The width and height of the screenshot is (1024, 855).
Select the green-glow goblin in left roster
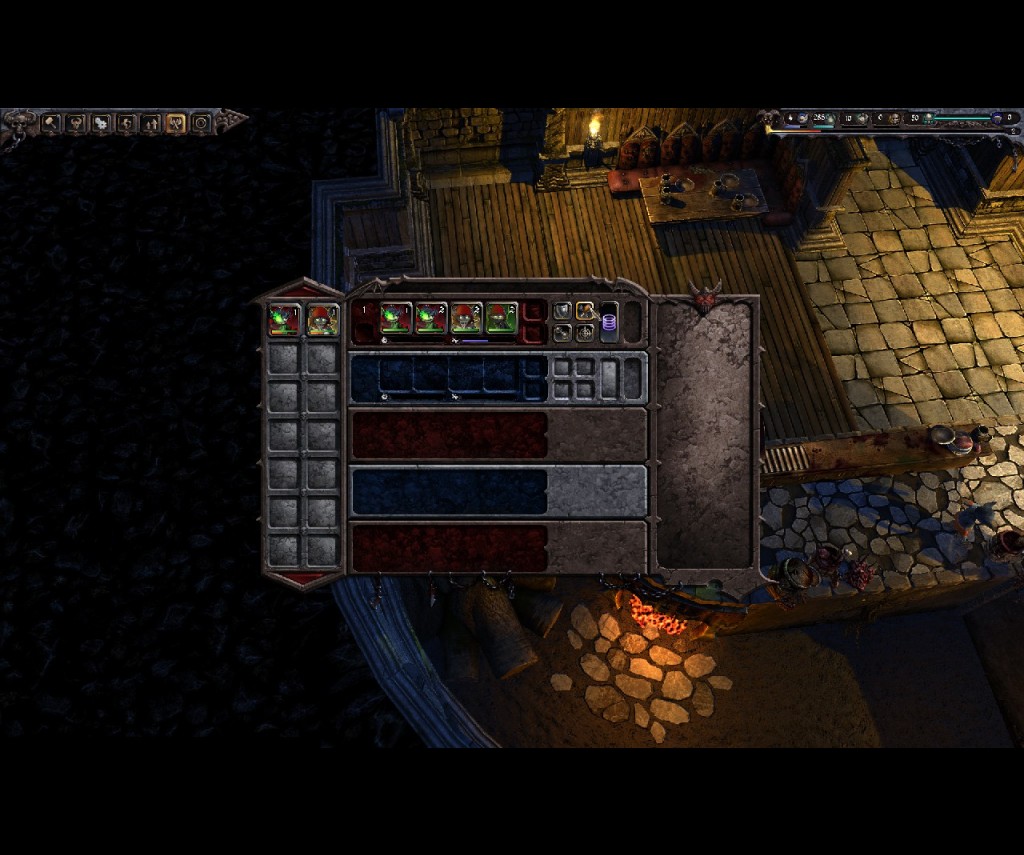284,320
